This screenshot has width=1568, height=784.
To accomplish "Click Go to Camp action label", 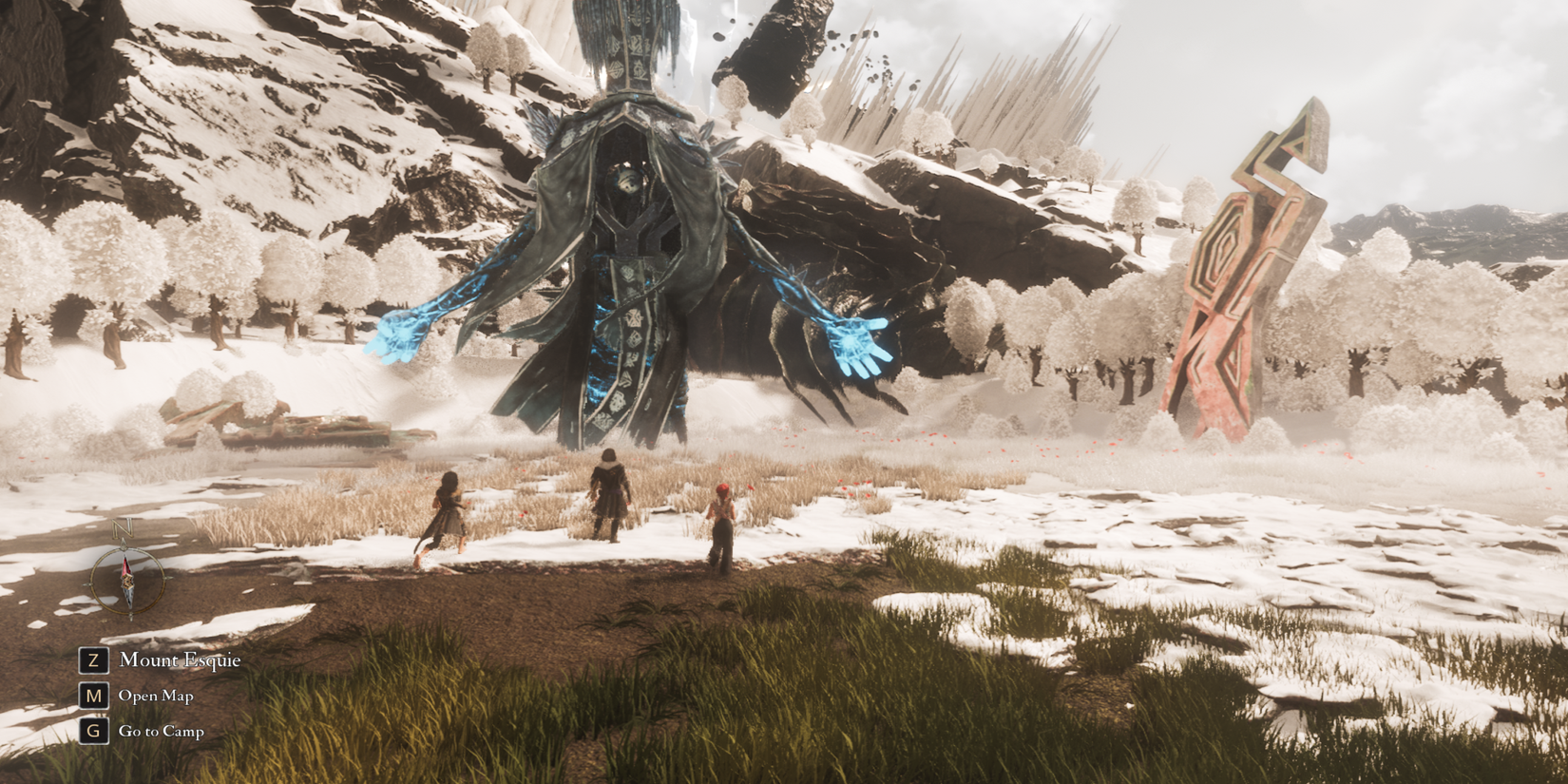I will (x=162, y=731).
